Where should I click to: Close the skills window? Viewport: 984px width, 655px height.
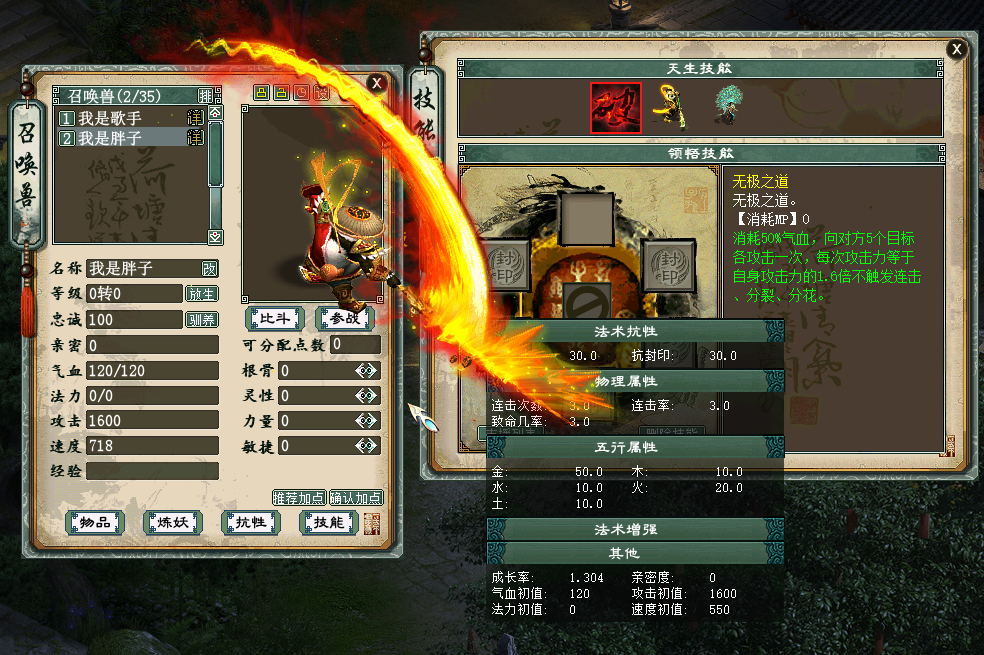click(957, 49)
